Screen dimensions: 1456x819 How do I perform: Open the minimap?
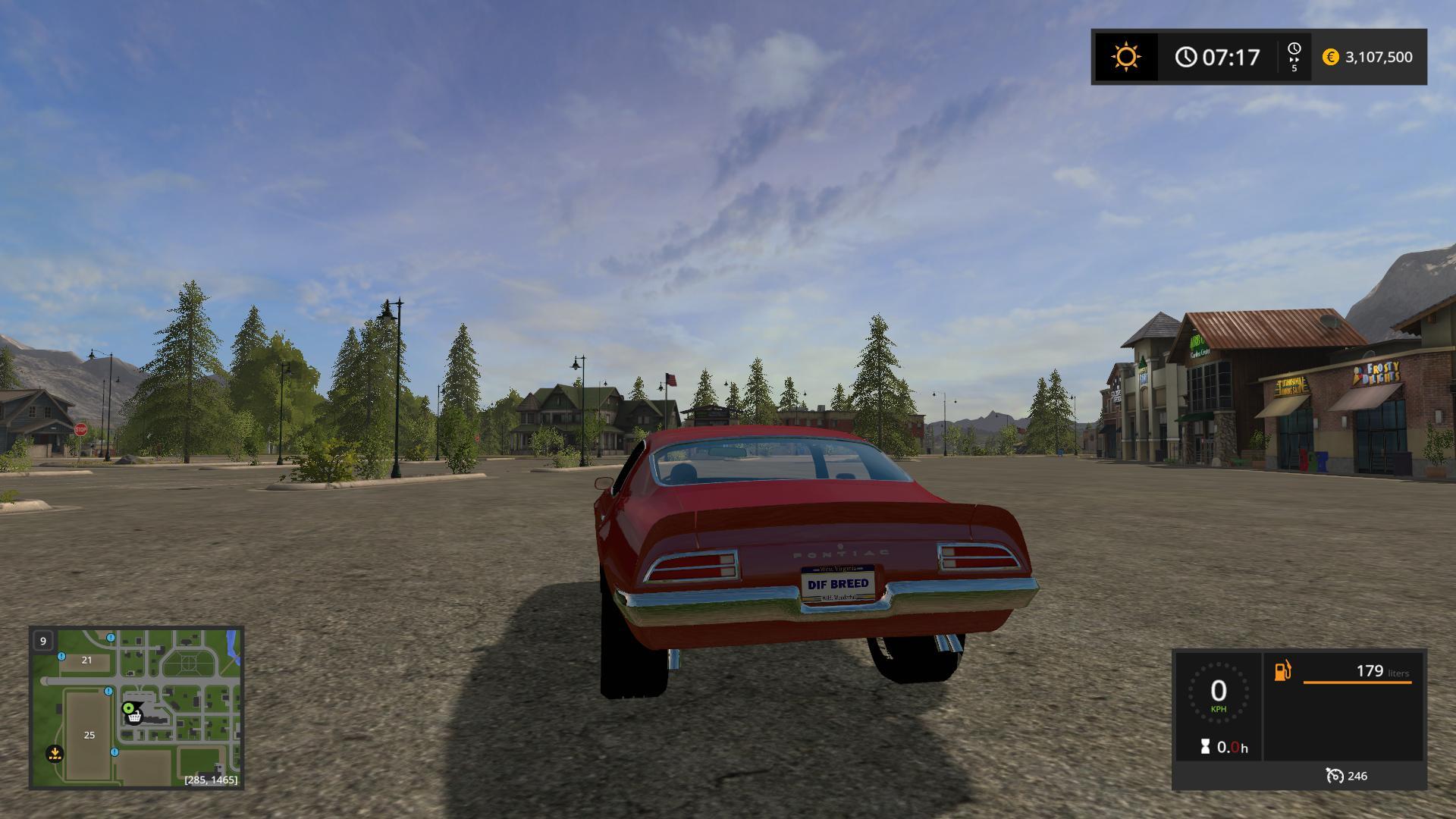[x=136, y=707]
